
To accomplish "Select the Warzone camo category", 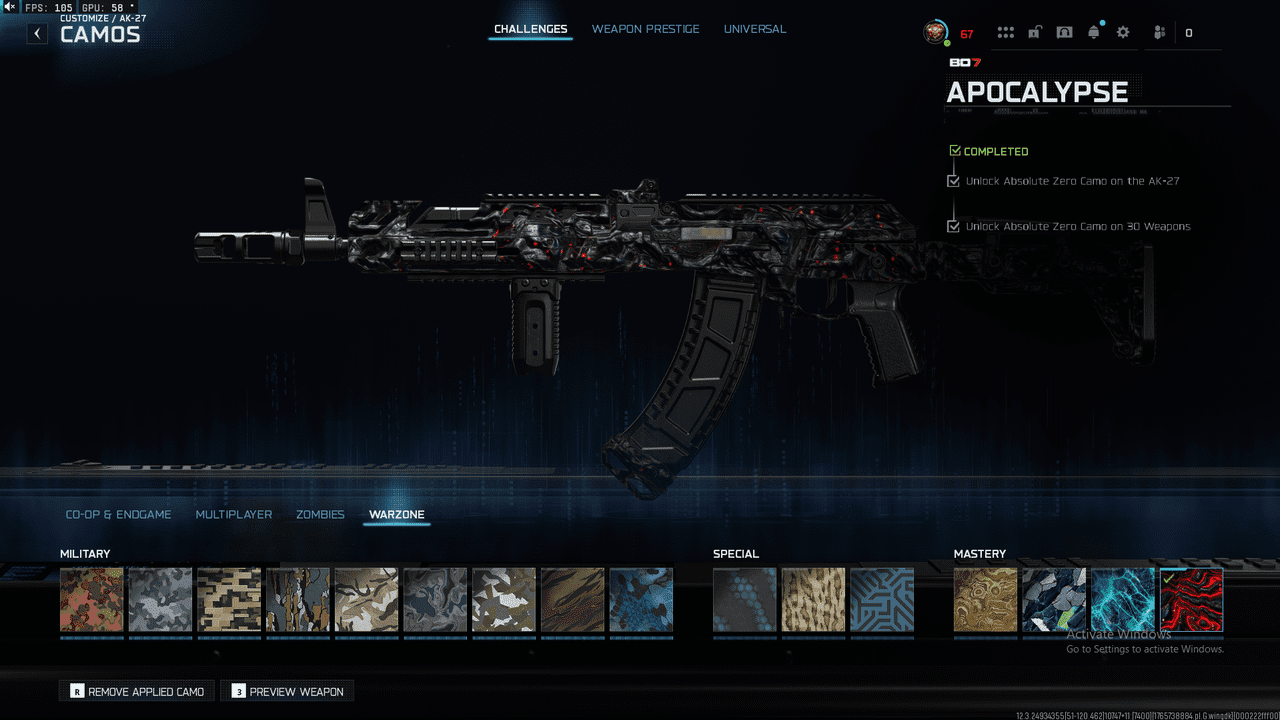I will [397, 514].
